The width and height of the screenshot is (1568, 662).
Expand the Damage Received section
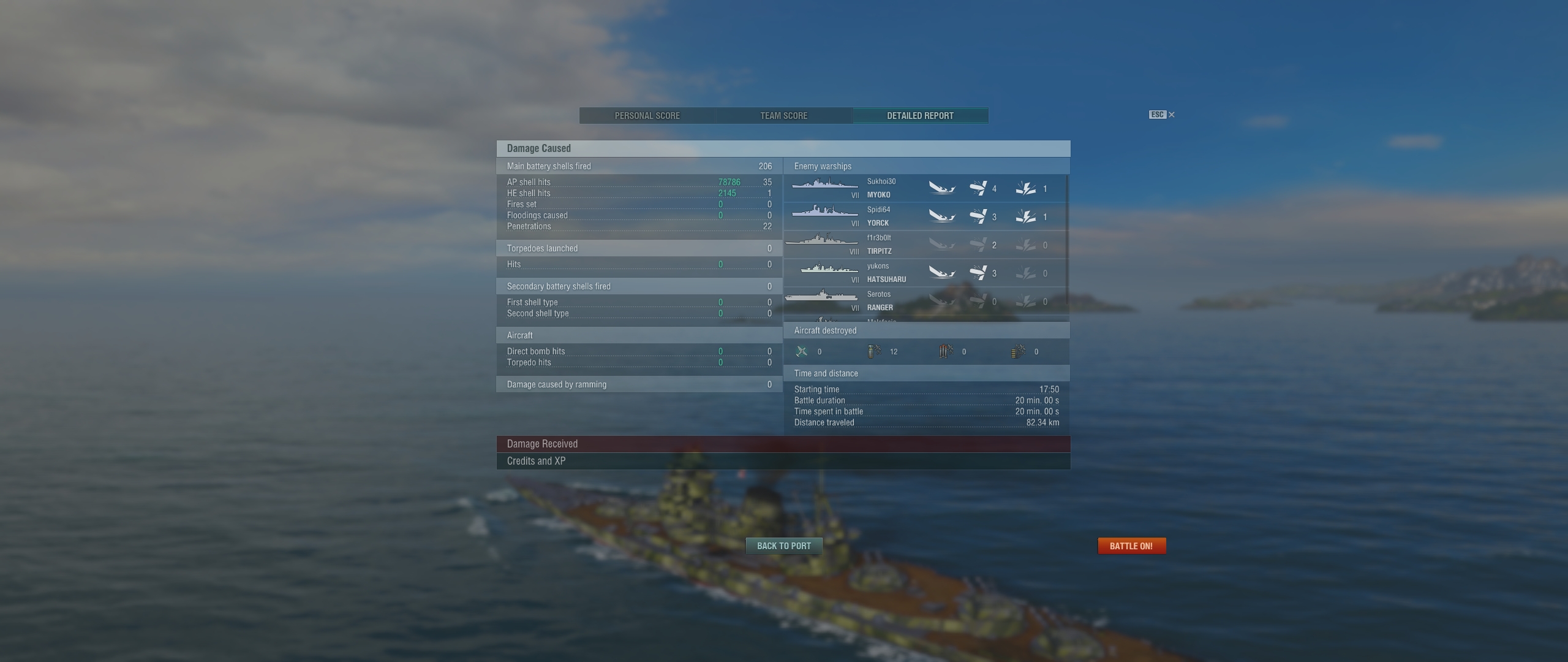783,444
